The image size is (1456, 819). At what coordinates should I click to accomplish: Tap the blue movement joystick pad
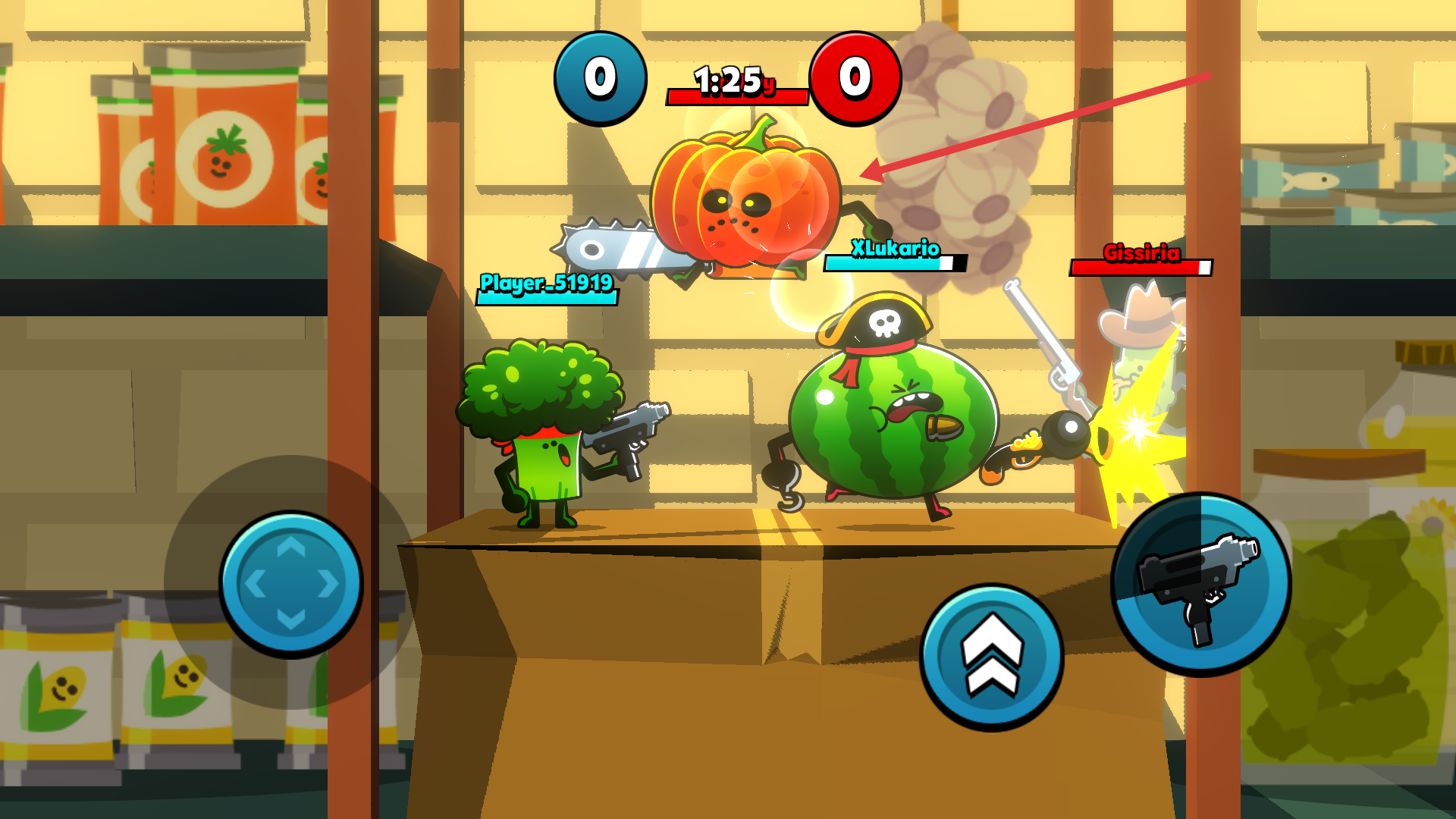(290, 583)
